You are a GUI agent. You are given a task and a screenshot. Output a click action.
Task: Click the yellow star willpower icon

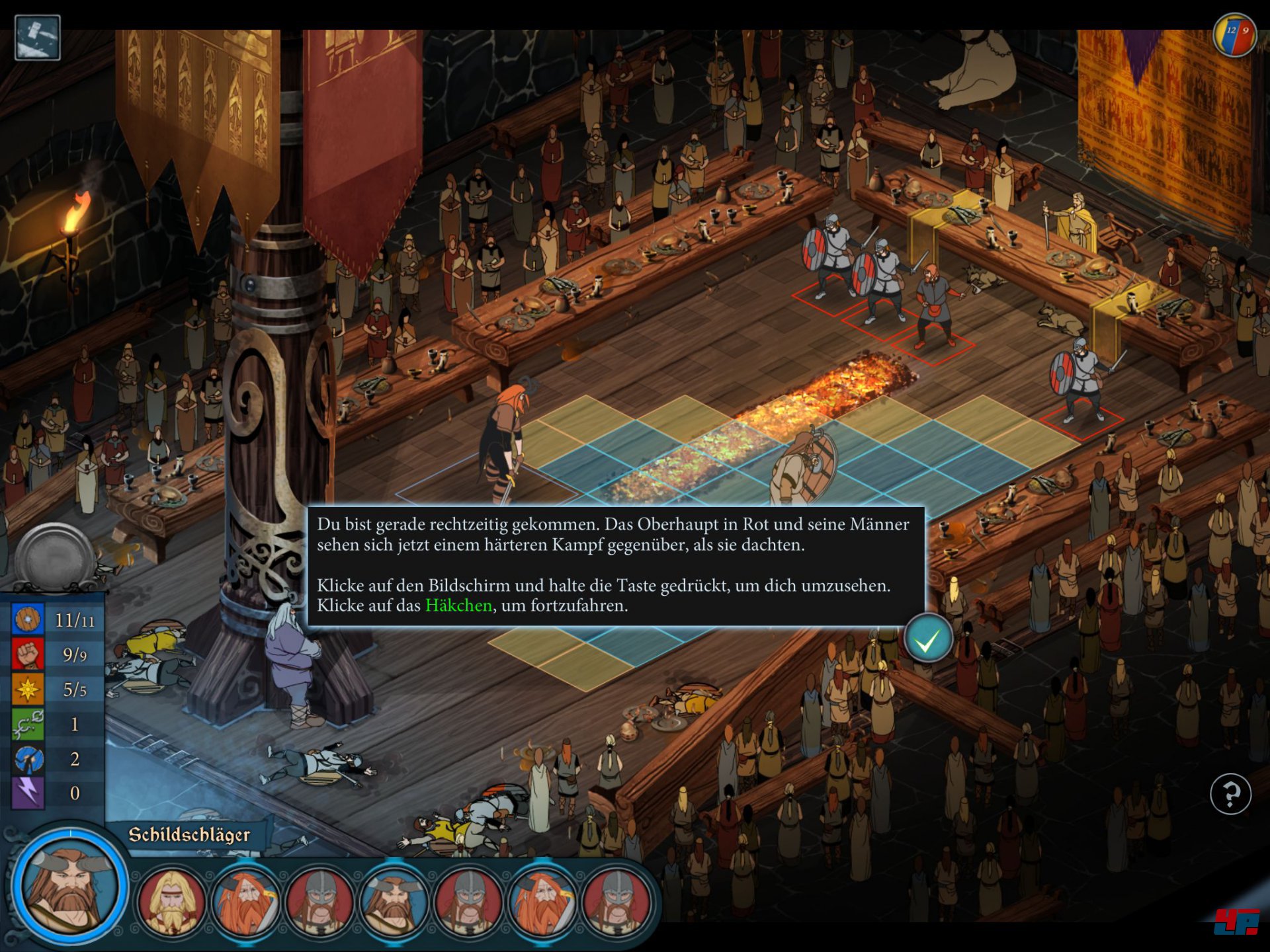[28, 689]
